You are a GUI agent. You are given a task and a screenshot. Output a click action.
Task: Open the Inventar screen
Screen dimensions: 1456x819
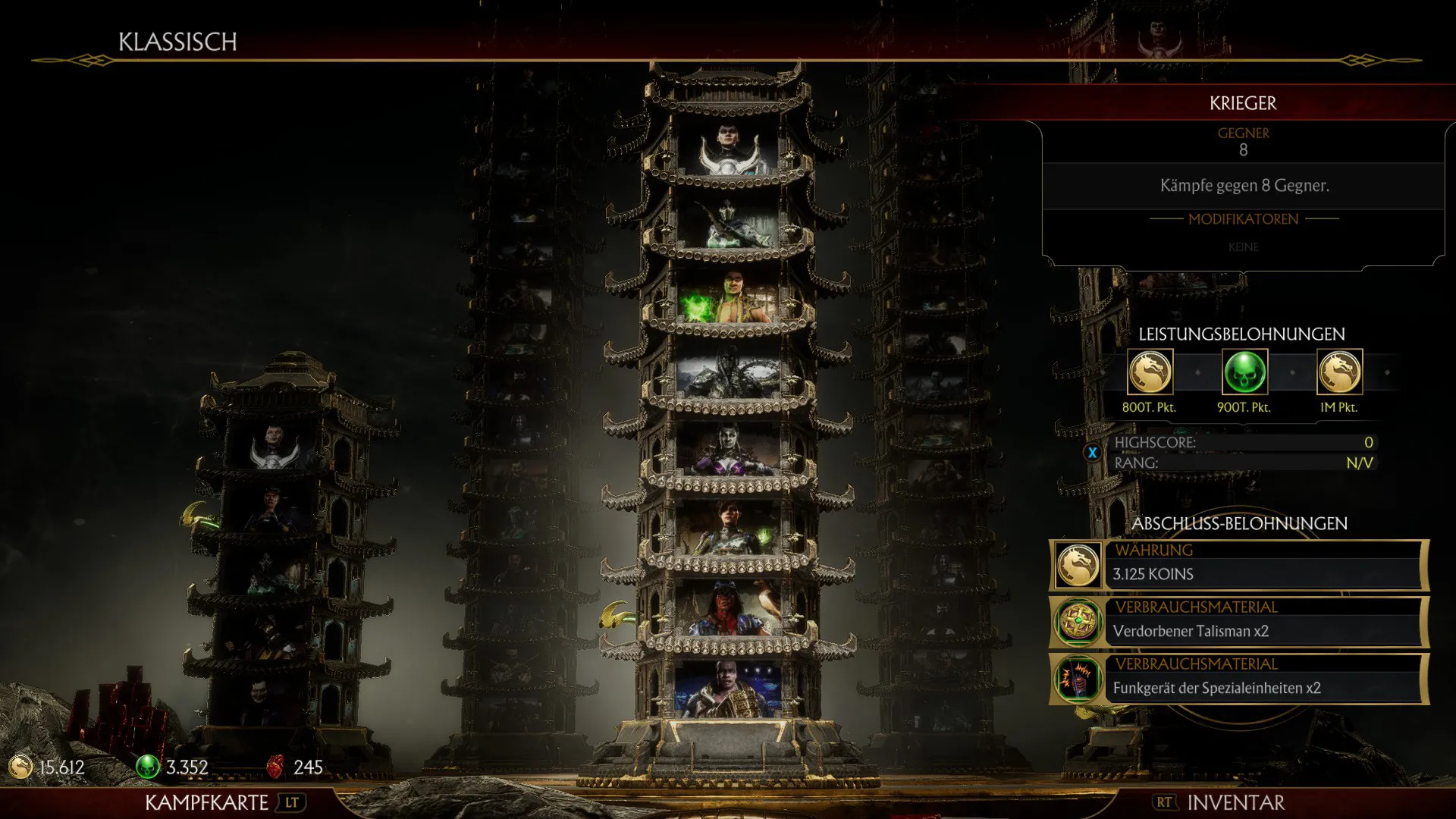point(1221,802)
